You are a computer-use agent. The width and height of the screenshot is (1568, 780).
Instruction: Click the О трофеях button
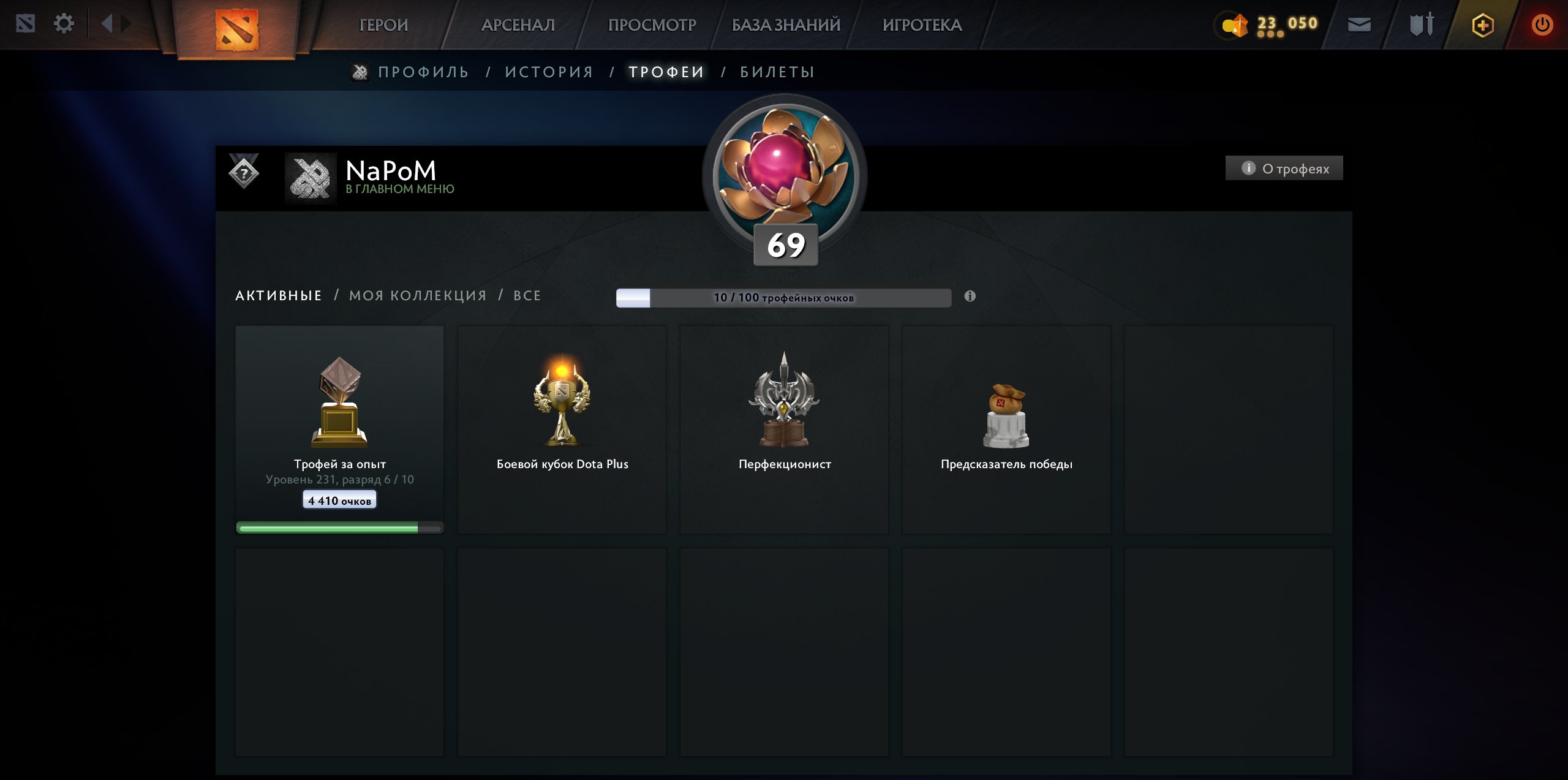pos(1283,167)
